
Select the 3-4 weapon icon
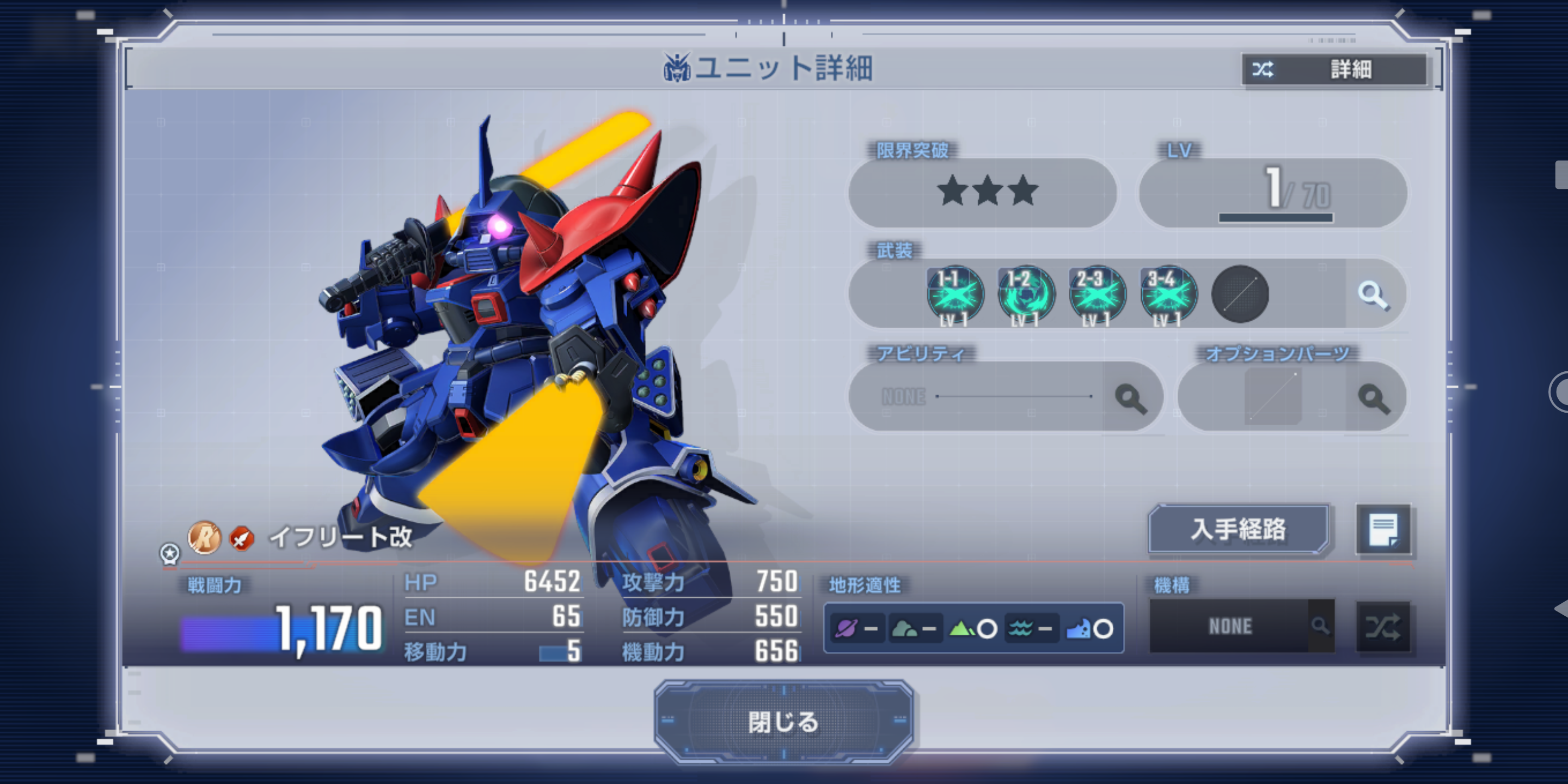coord(1168,295)
